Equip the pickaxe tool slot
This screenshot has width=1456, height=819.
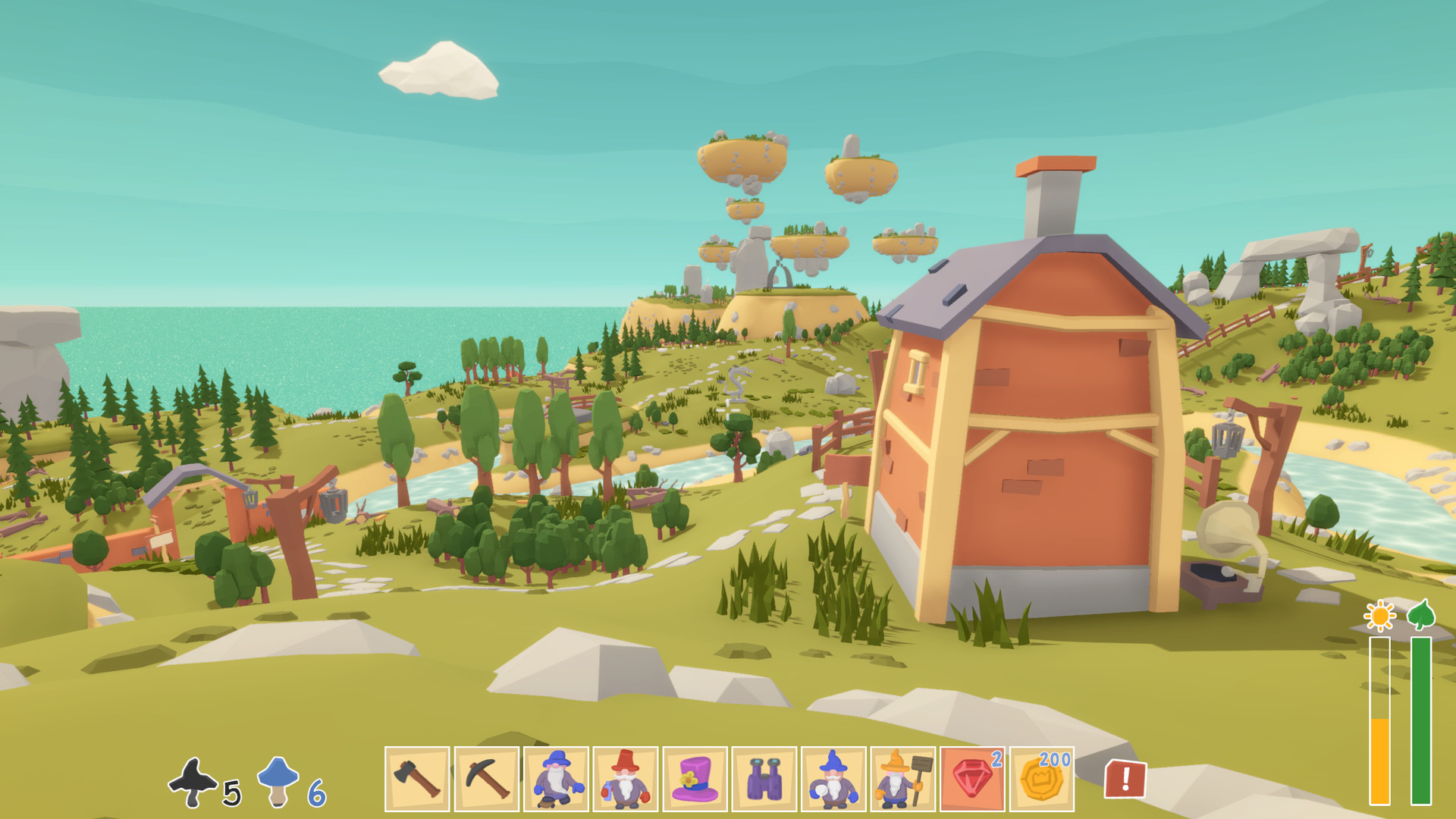487,779
